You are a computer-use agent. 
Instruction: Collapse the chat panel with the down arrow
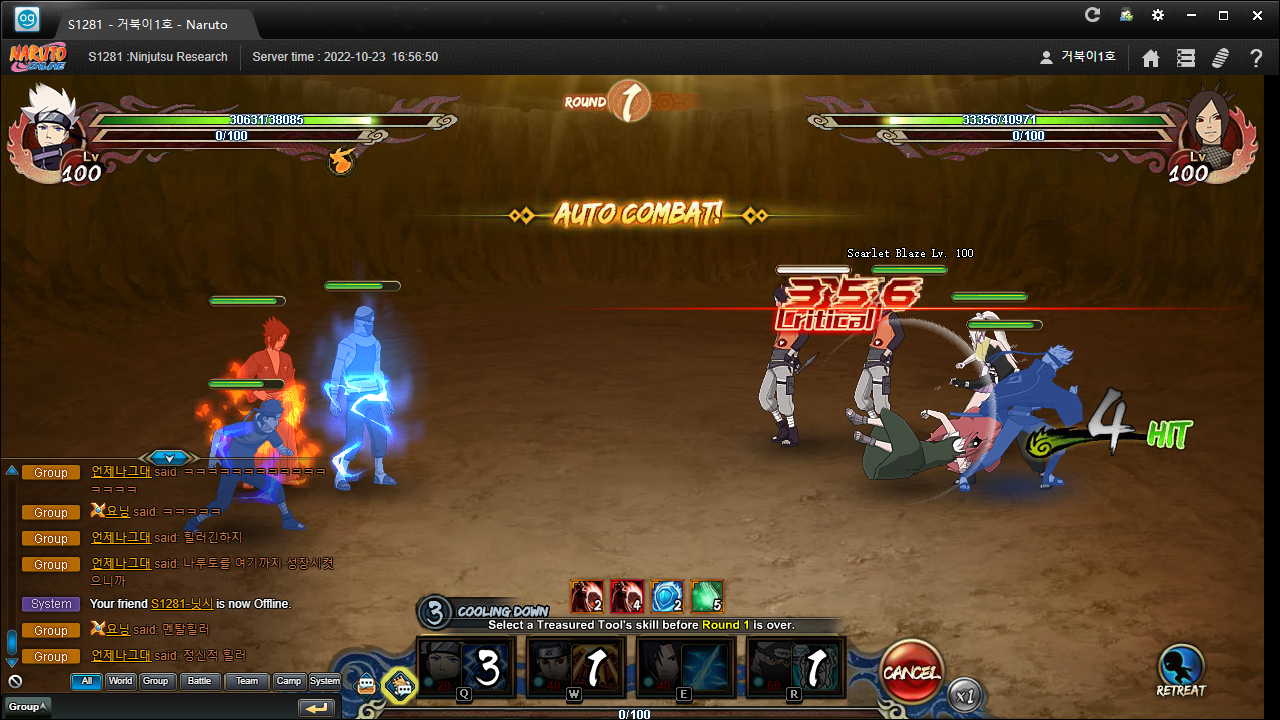point(169,458)
